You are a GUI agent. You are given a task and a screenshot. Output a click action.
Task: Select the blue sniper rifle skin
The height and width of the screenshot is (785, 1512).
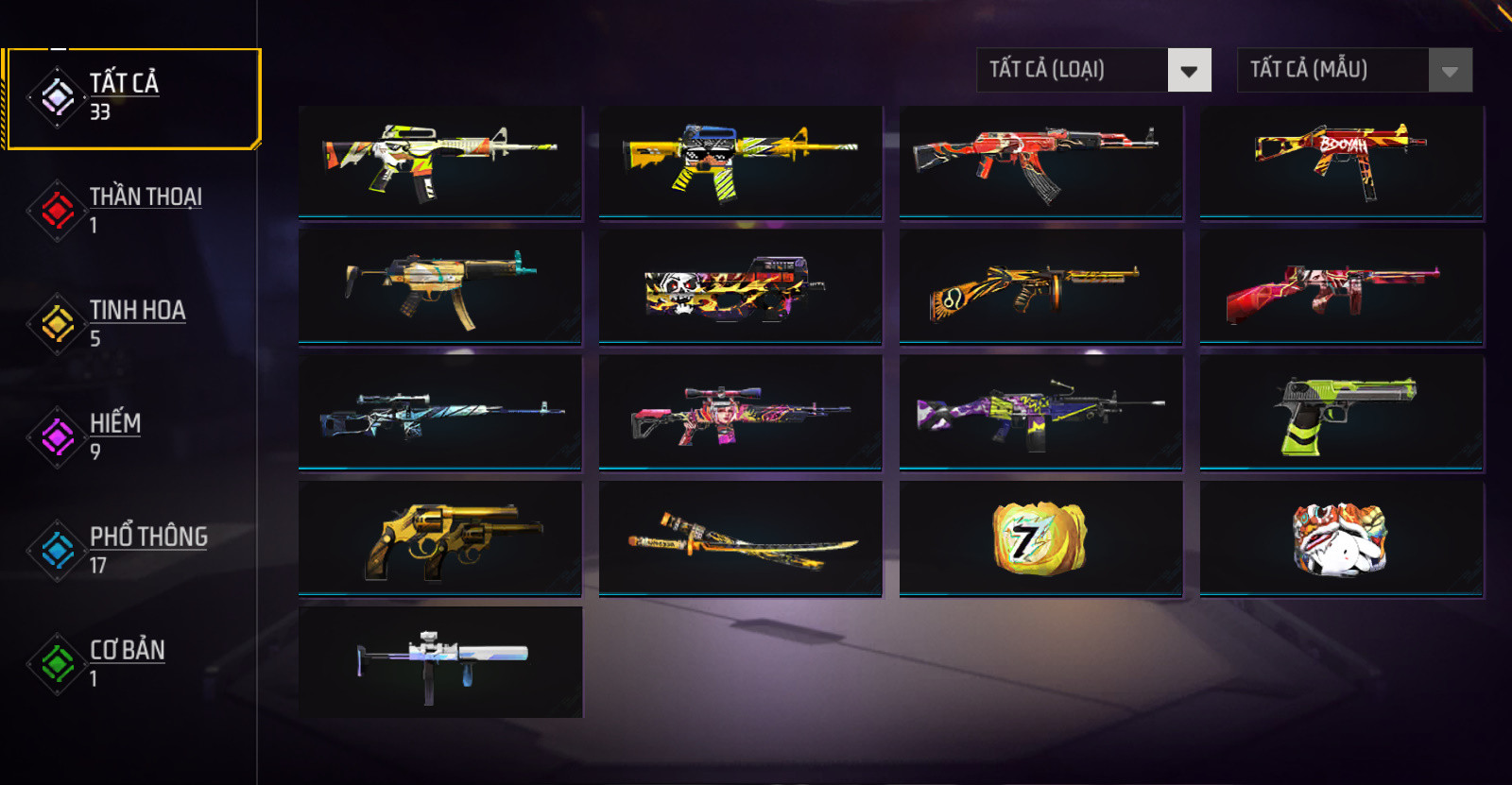click(x=440, y=412)
